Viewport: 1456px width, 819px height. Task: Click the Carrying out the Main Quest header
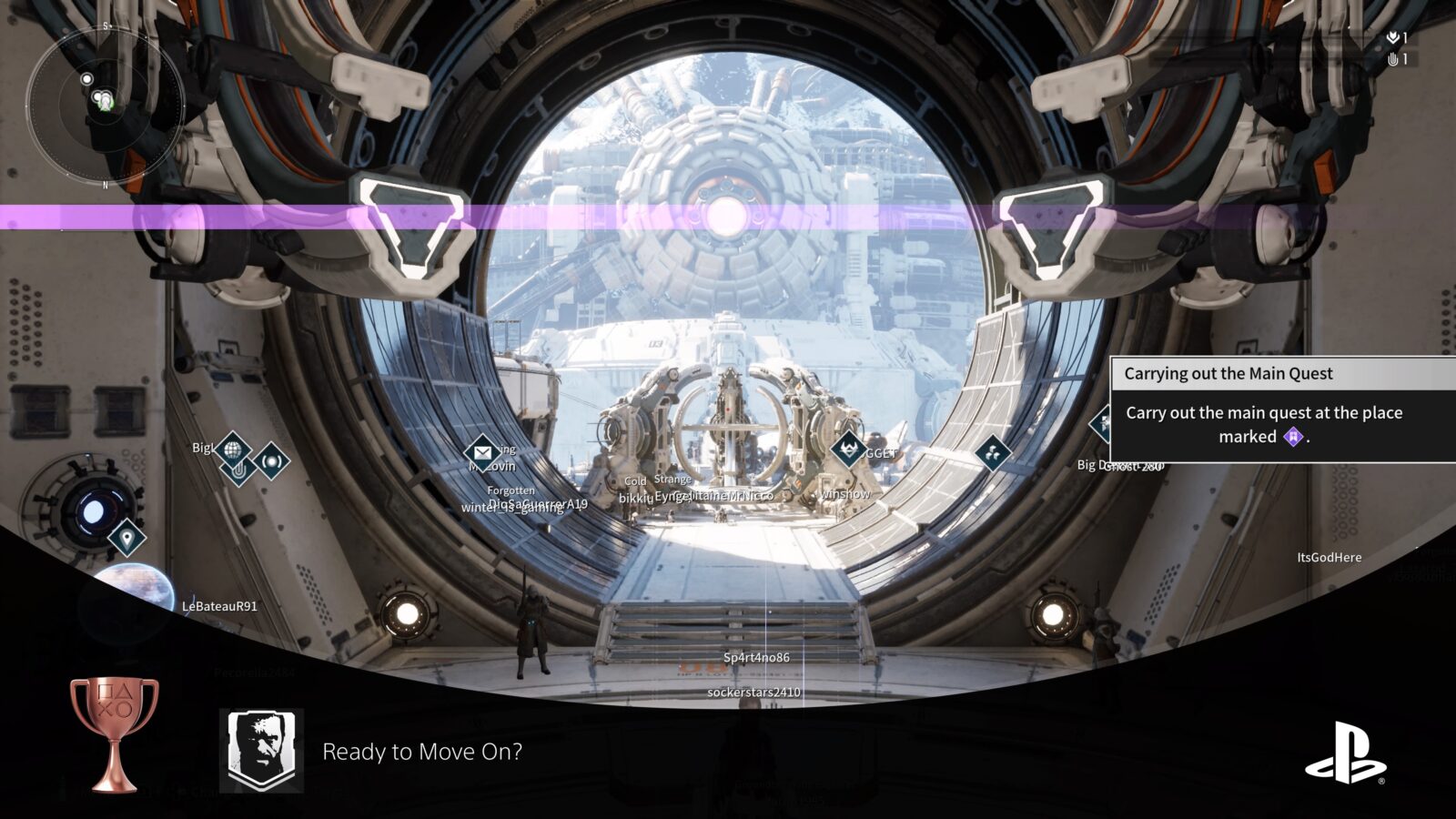click(x=1228, y=373)
